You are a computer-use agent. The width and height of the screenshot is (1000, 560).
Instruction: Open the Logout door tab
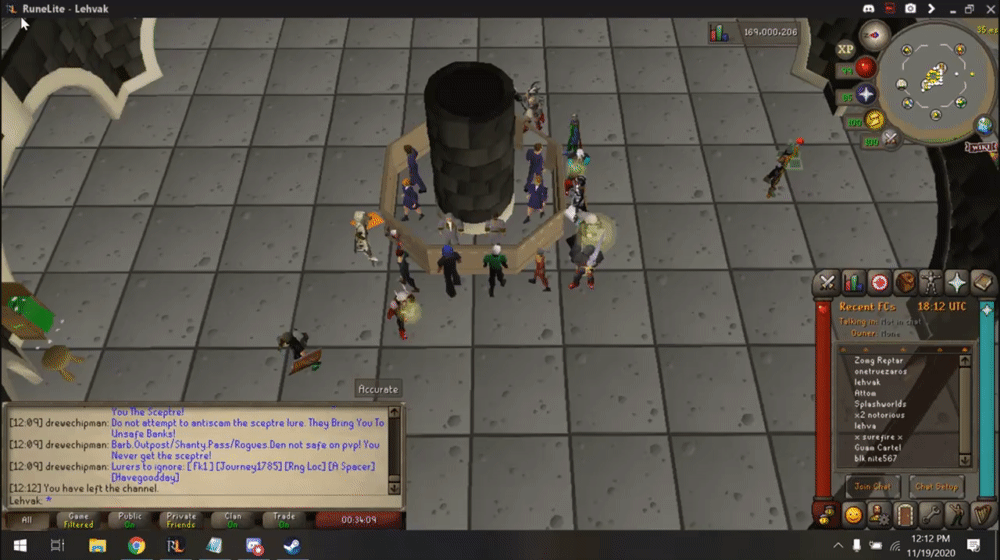[905, 516]
